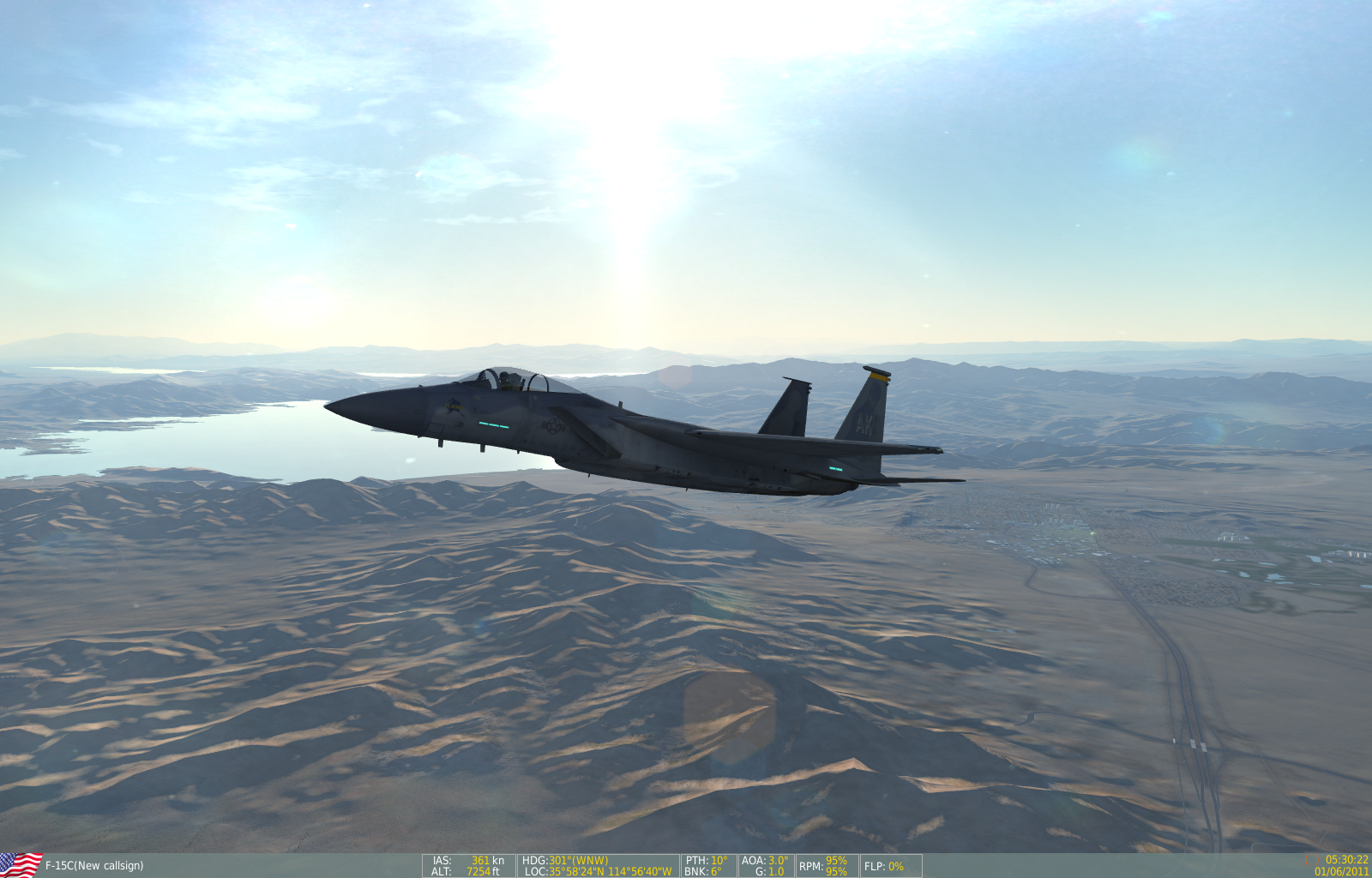Expand the F-15C(New callsign) label
The width and height of the screenshot is (1372, 878).
(x=94, y=866)
